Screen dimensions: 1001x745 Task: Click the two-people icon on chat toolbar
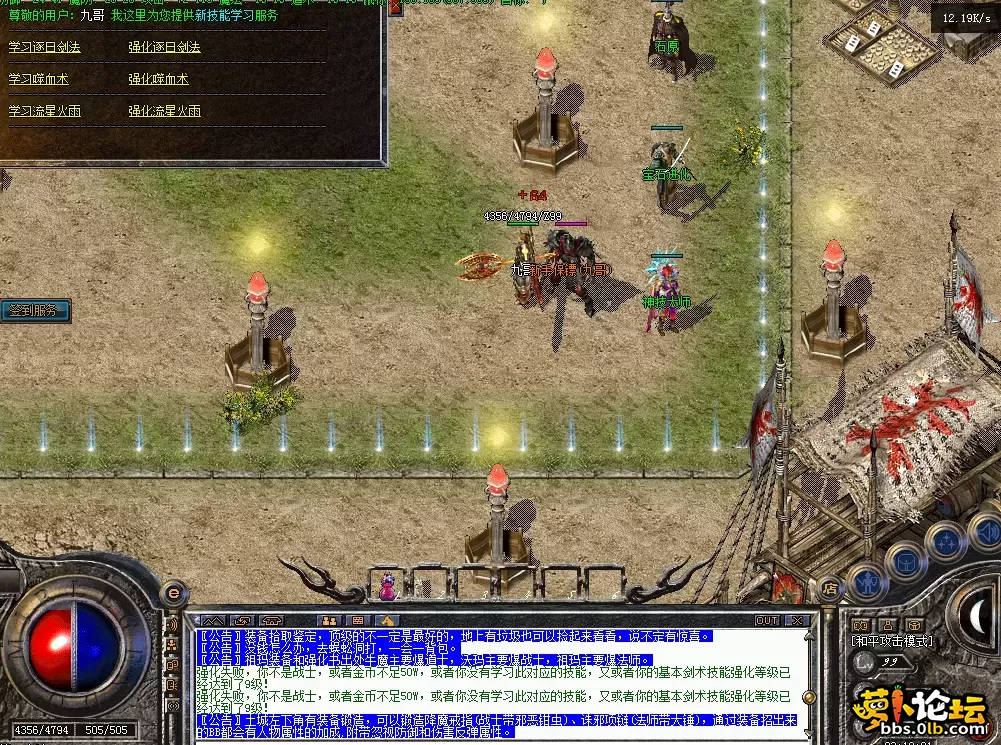(327, 620)
